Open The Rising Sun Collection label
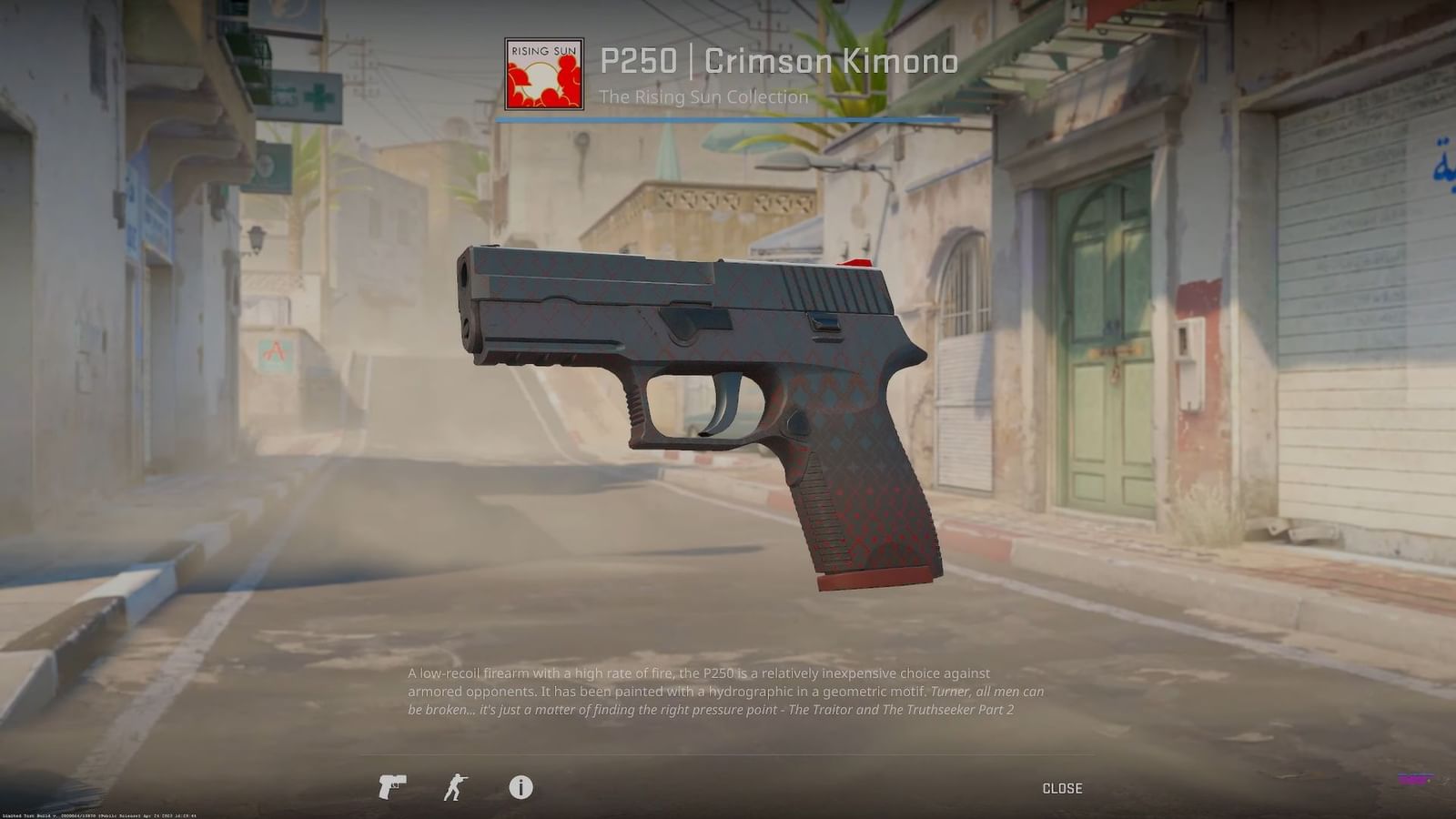 pyautogui.click(x=702, y=96)
